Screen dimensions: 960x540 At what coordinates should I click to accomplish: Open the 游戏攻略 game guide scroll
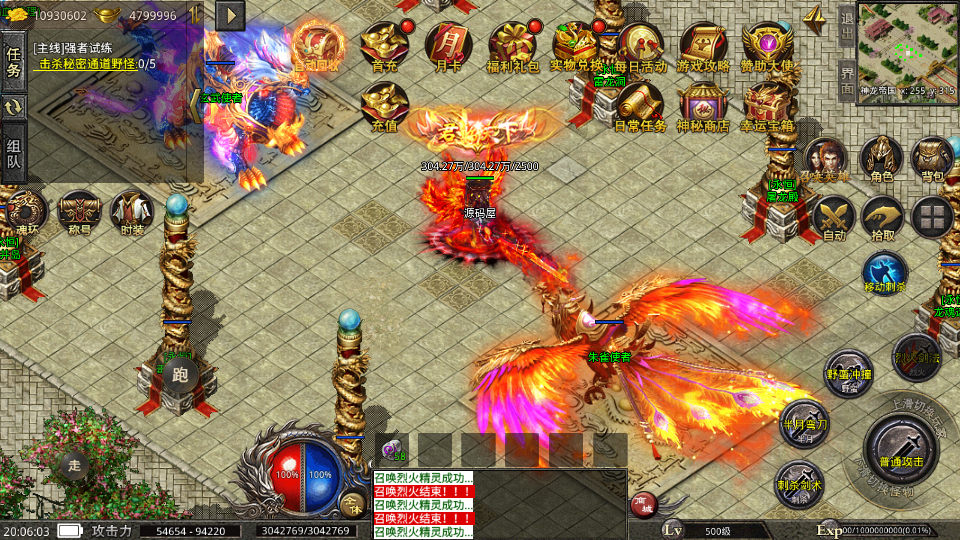point(704,44)
